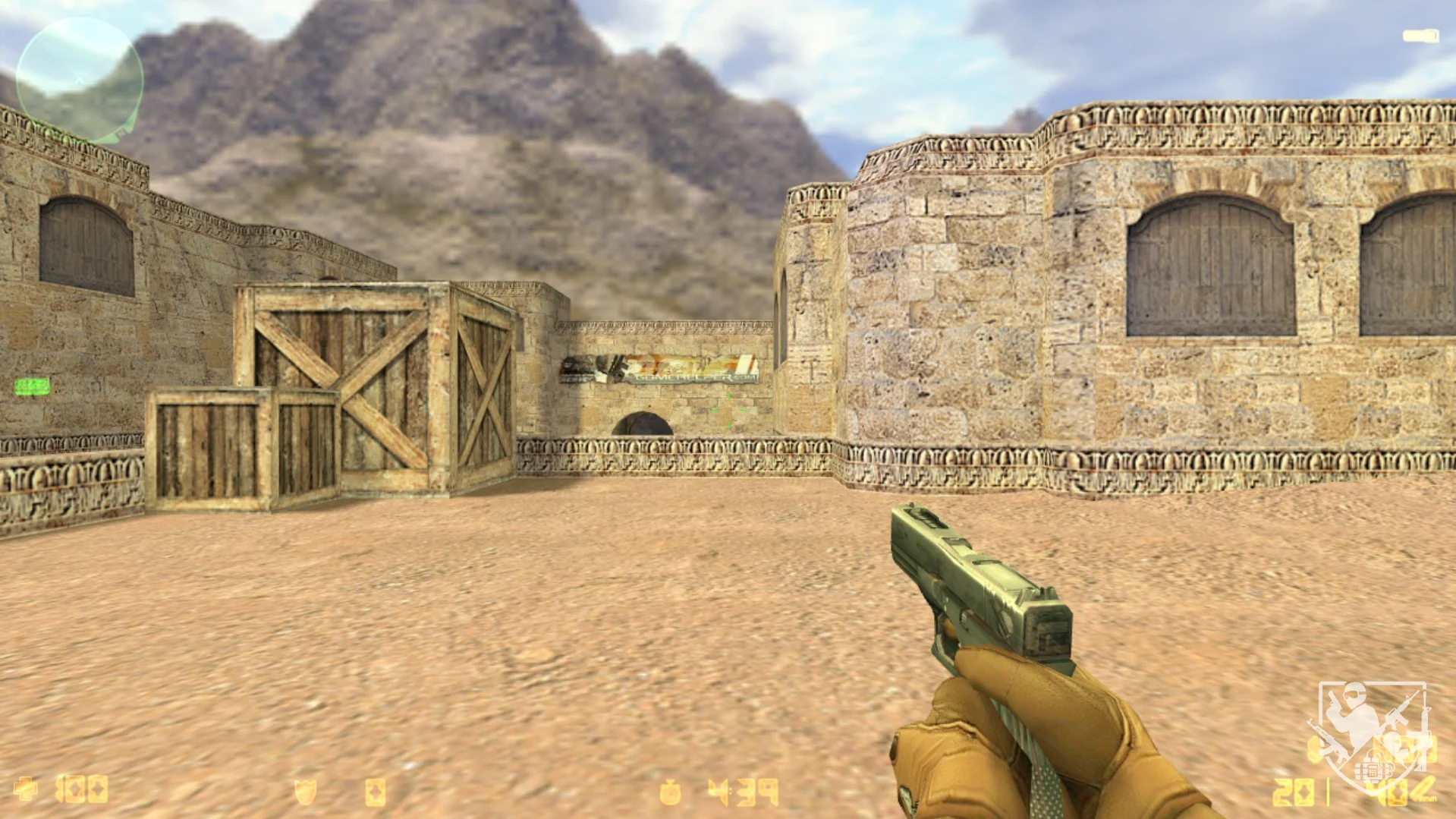Select the flashlight icon
1456x819 pixels.
(1420, 36)
